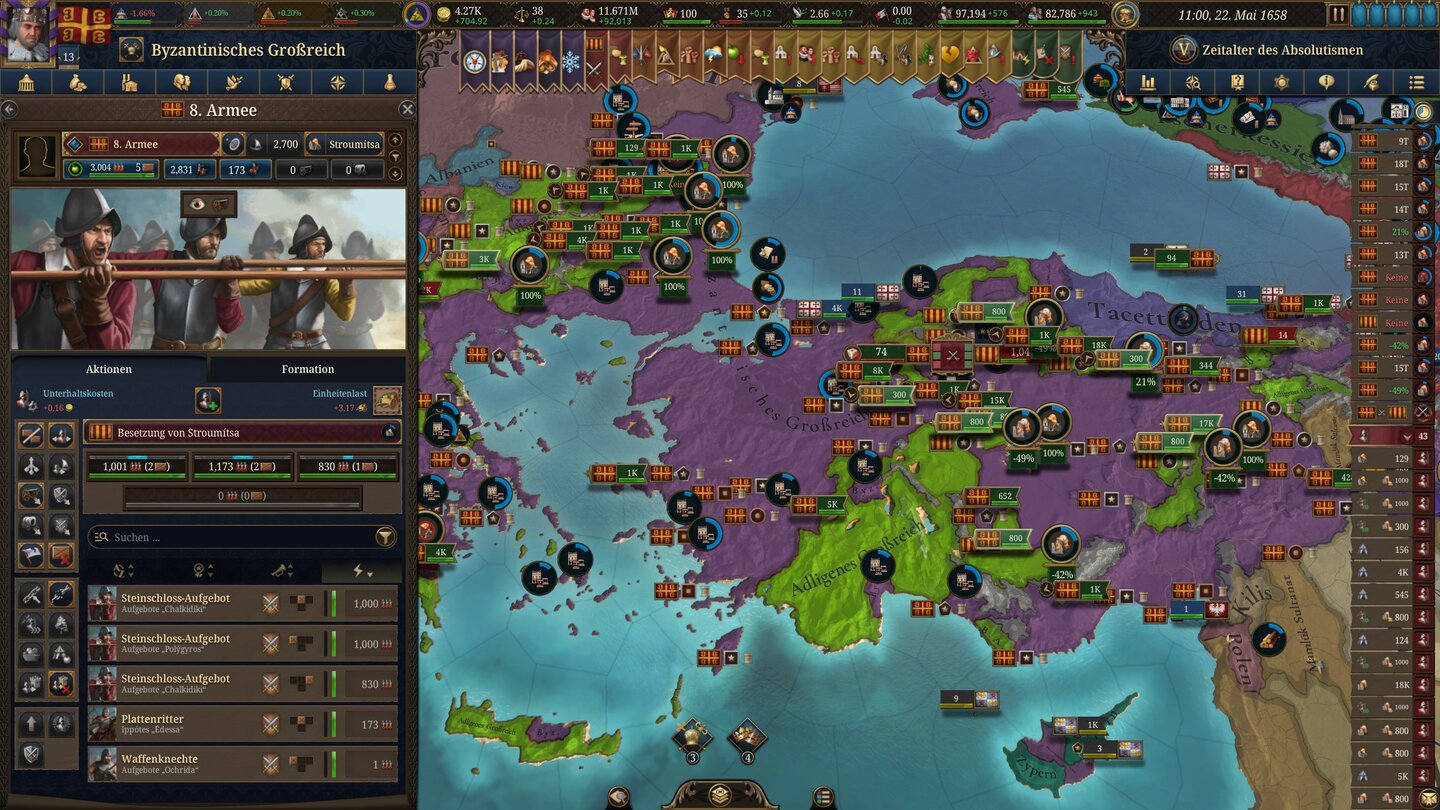Collapse the army list with the right-side chevron
The height and width of the screenshot is (810, 1440).
click(1407, 435)
